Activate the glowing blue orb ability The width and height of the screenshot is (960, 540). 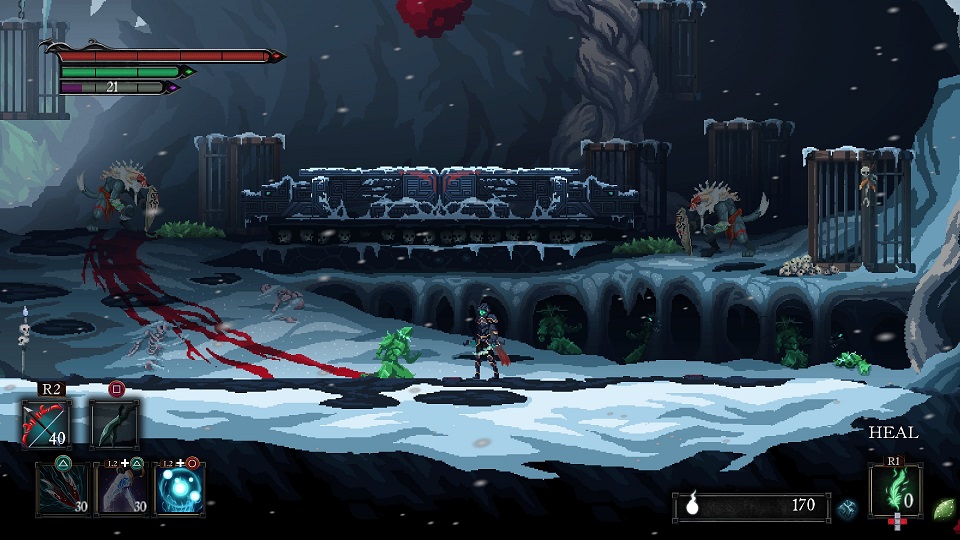181,490
